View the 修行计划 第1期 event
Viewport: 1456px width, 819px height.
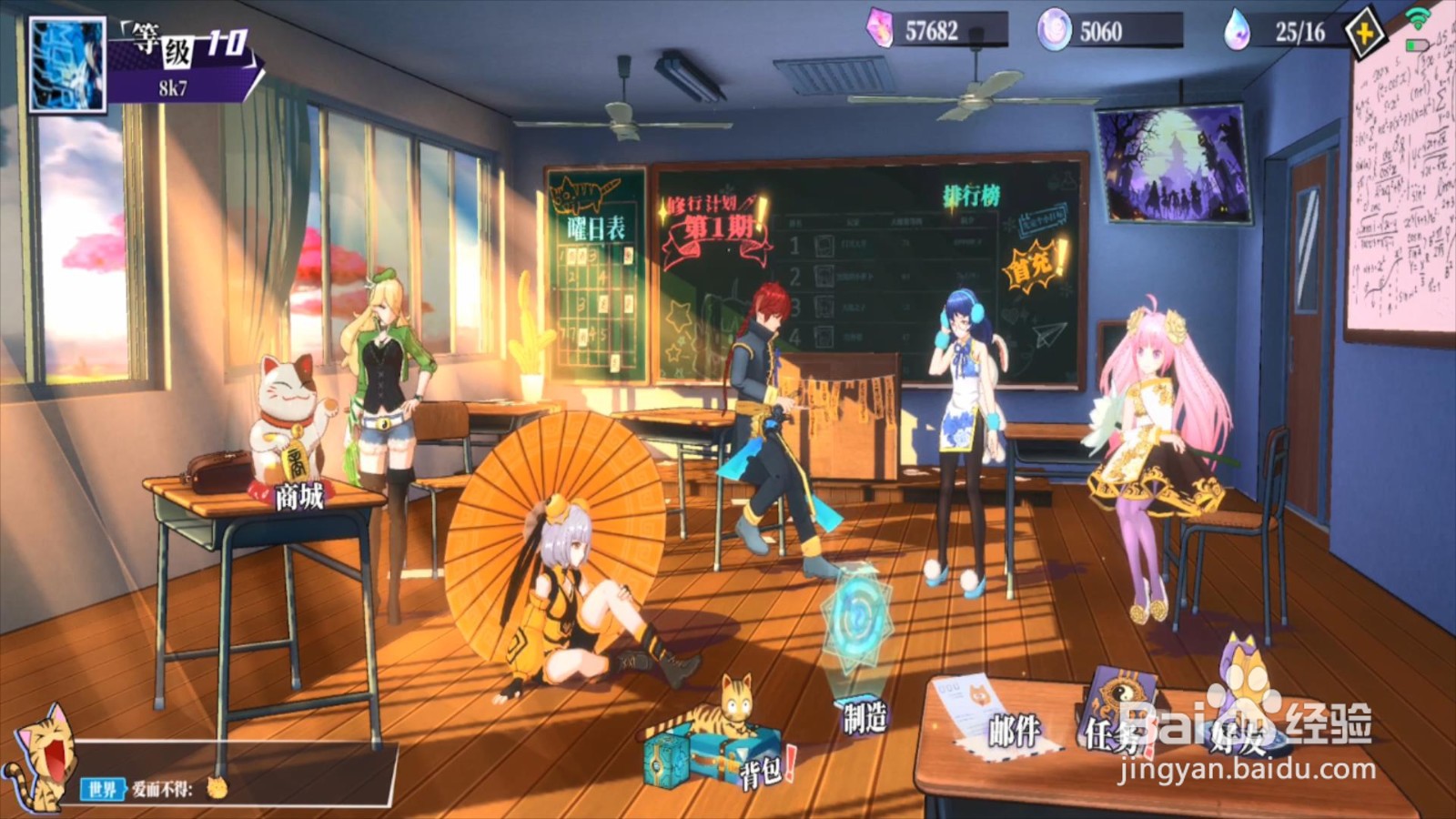(x=716, y=227)
